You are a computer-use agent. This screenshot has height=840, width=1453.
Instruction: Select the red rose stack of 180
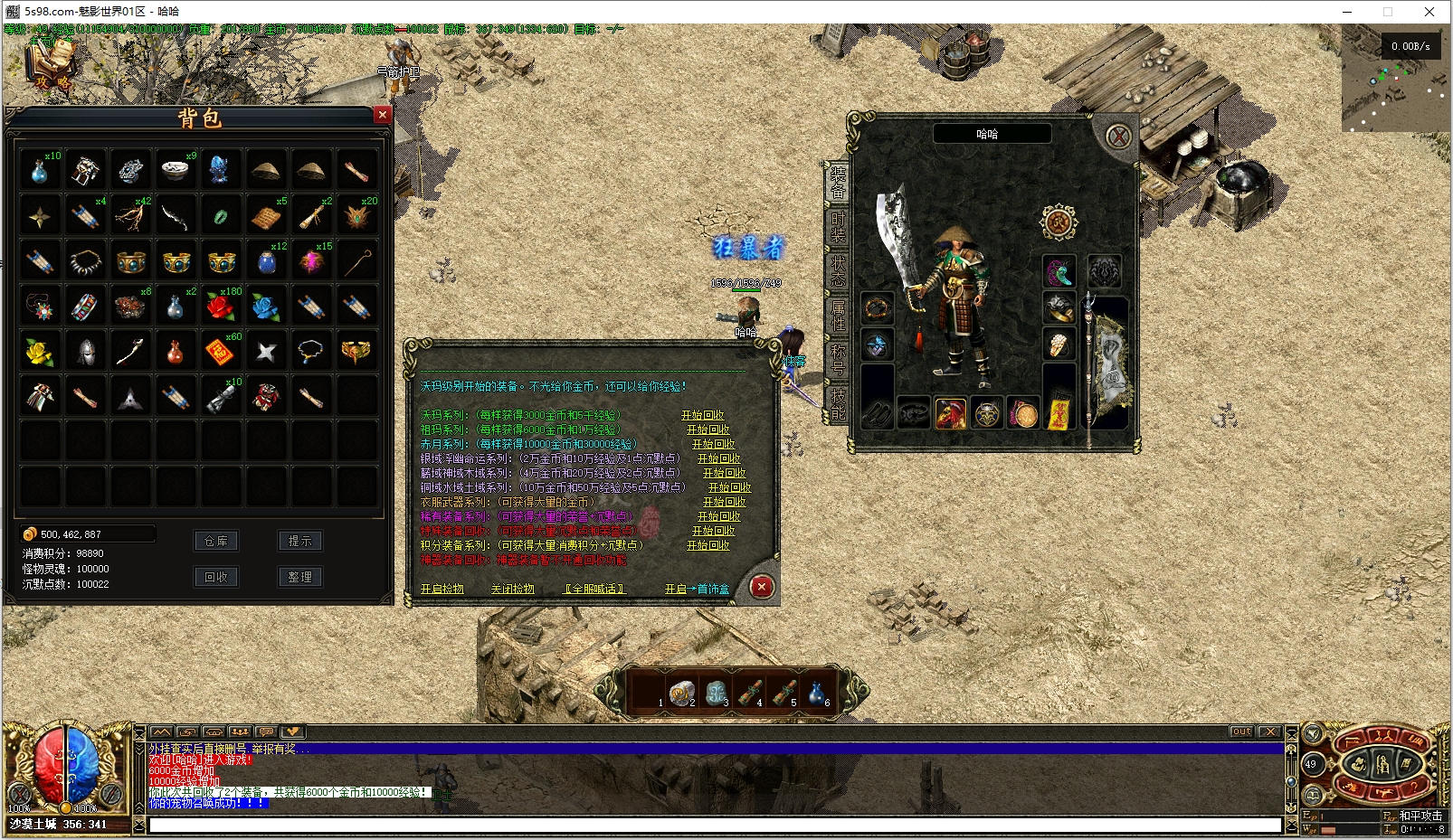point(220,307)
